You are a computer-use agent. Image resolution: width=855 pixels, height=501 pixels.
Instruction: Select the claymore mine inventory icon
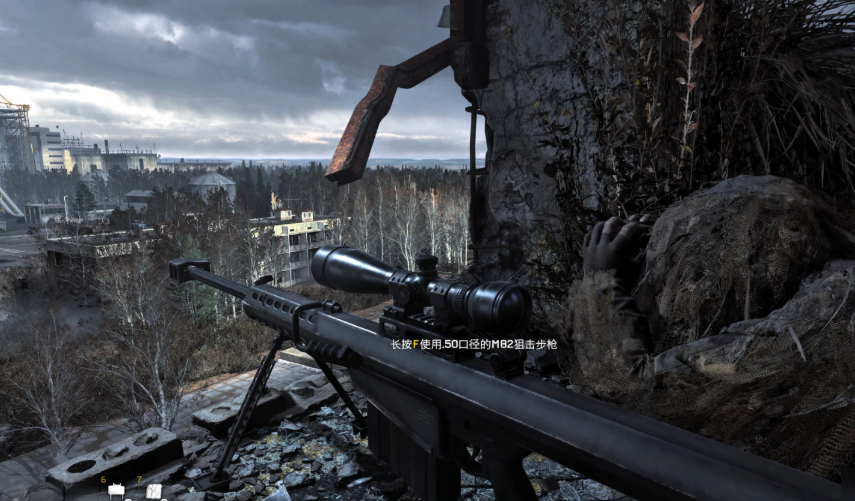116,491
